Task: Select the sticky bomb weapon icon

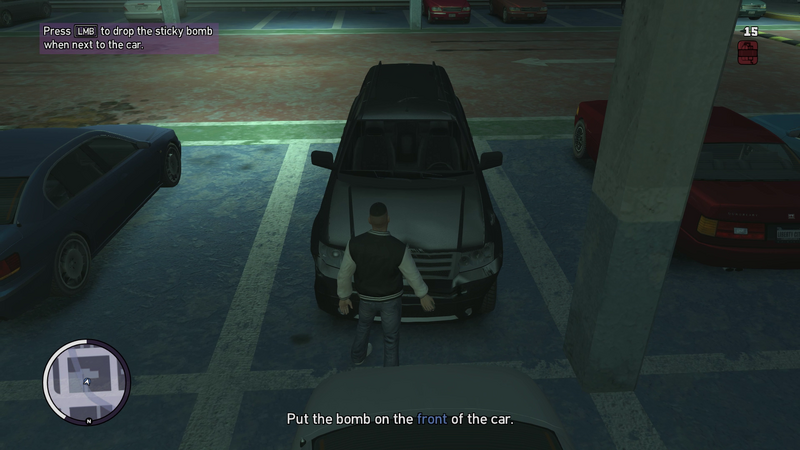Action: point(748,52)
